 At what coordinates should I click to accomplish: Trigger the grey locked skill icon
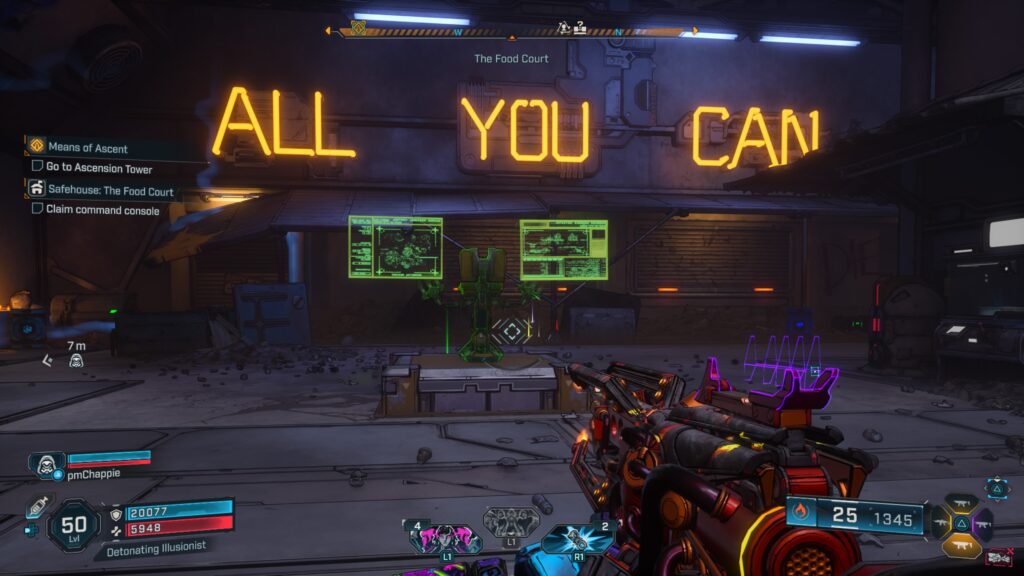(511, 522)
